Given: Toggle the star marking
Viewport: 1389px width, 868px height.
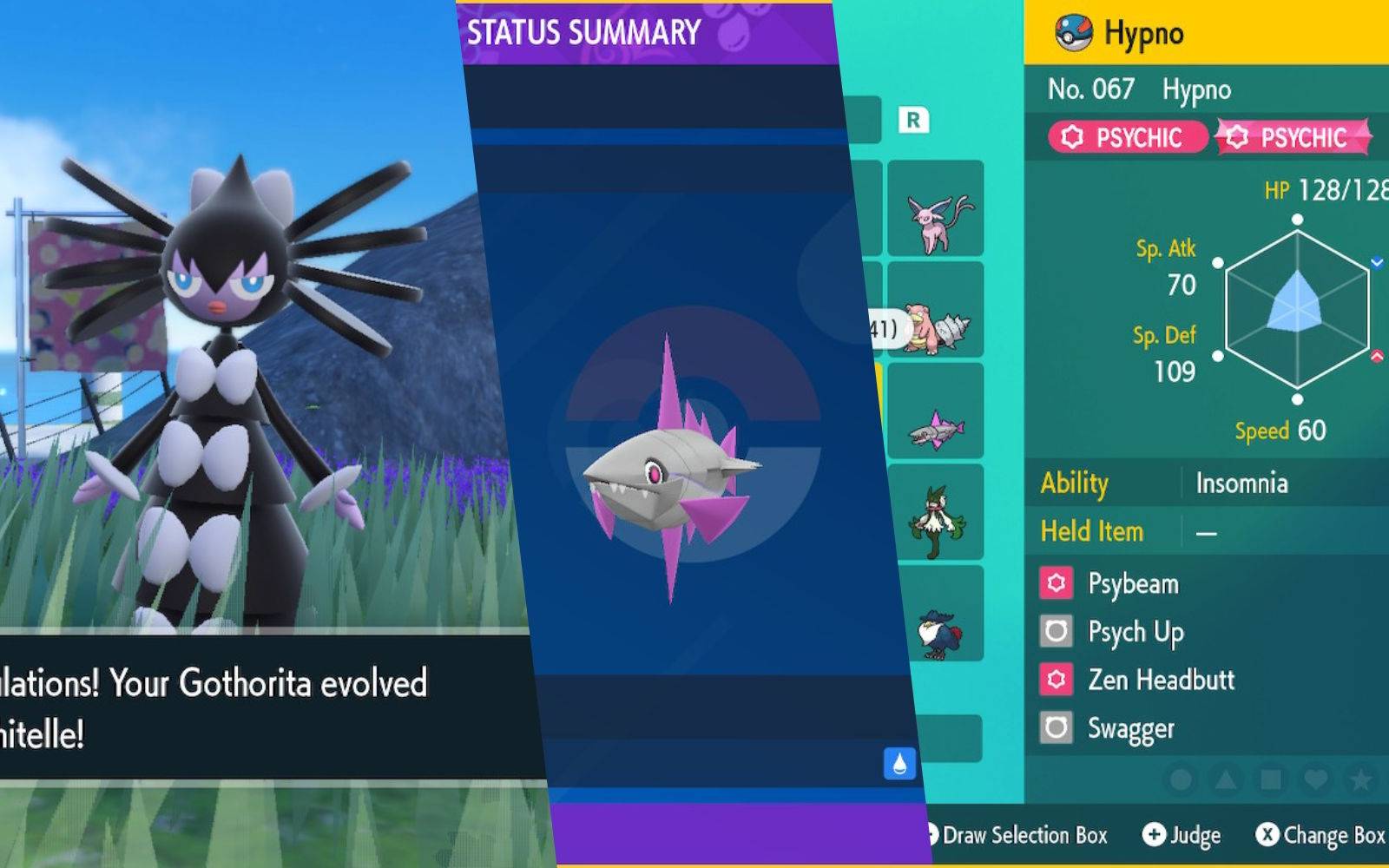Looking at the screenshot, I should tap(1361, 779).
